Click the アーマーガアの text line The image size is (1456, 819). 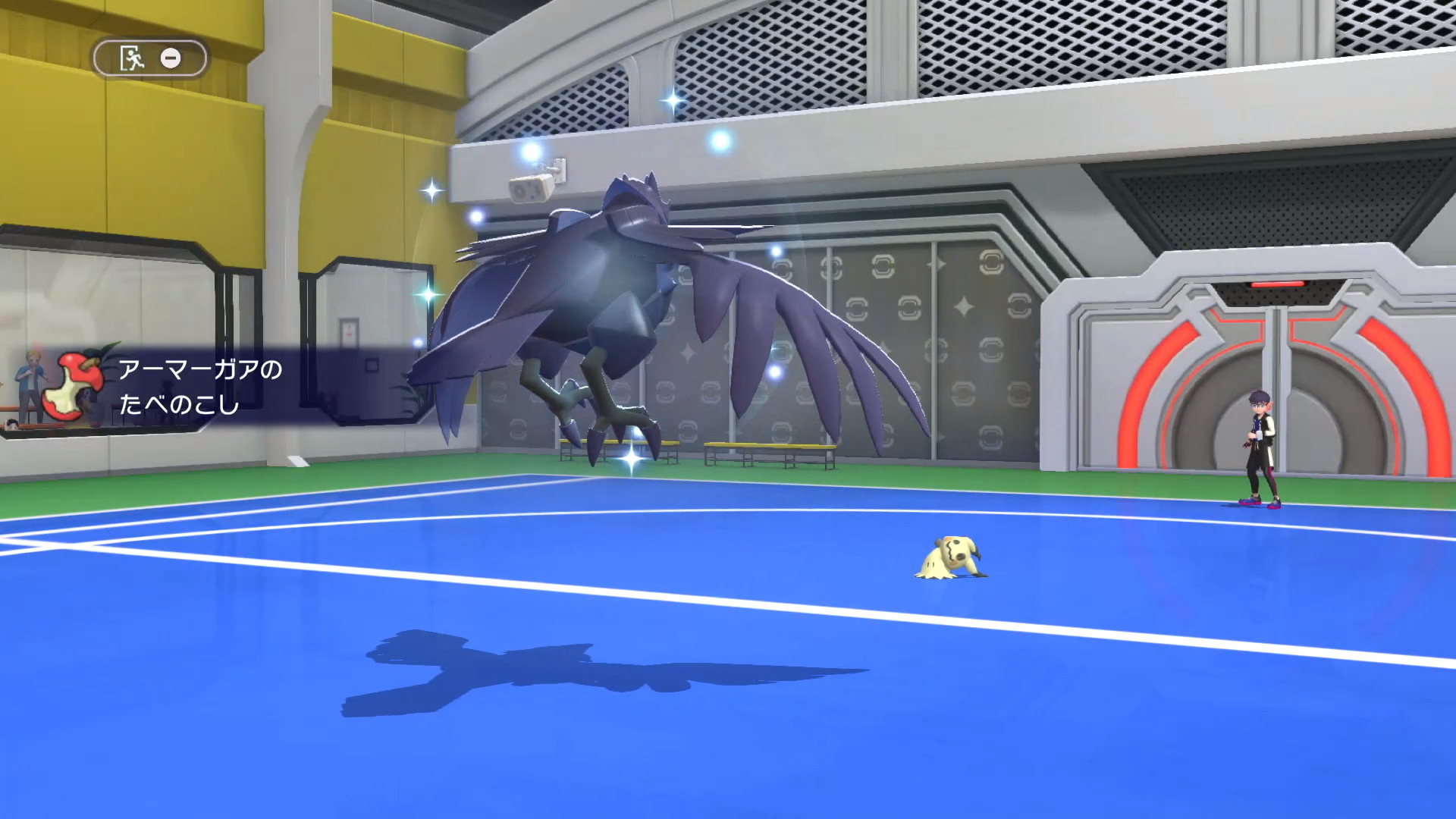click(199, 370)
